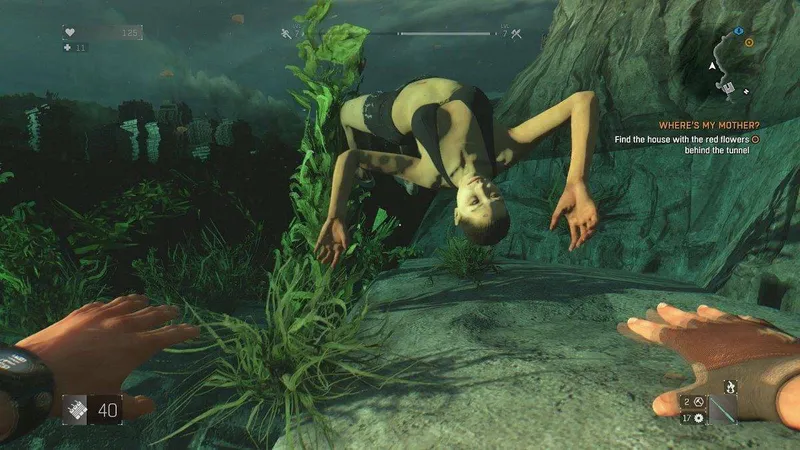800x450 pixels.
Task: Click the crossed tools power level icon
Action: pyautogui.click(x=517, y=35)
